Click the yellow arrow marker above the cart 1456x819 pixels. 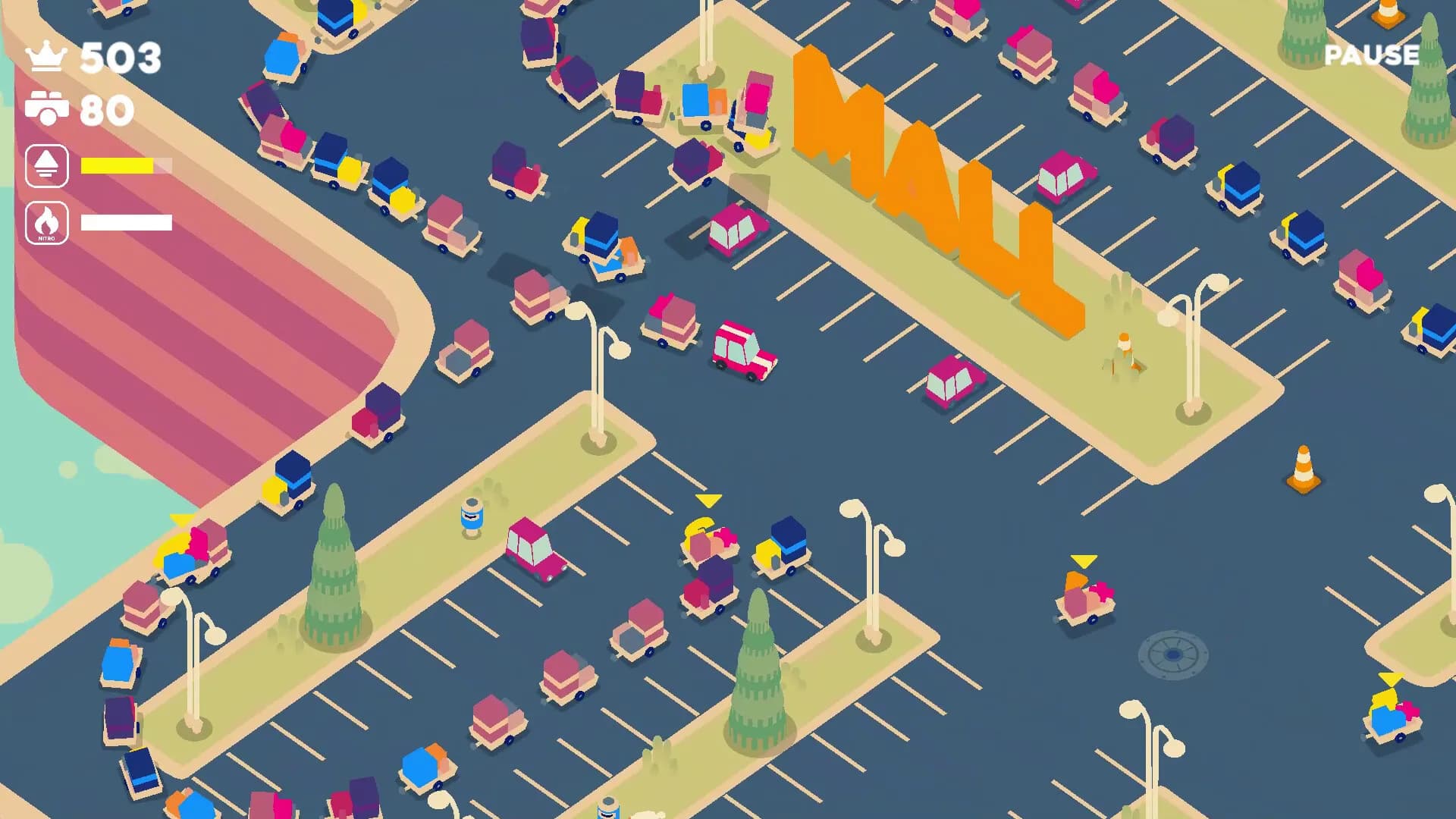tap(708, 500)
